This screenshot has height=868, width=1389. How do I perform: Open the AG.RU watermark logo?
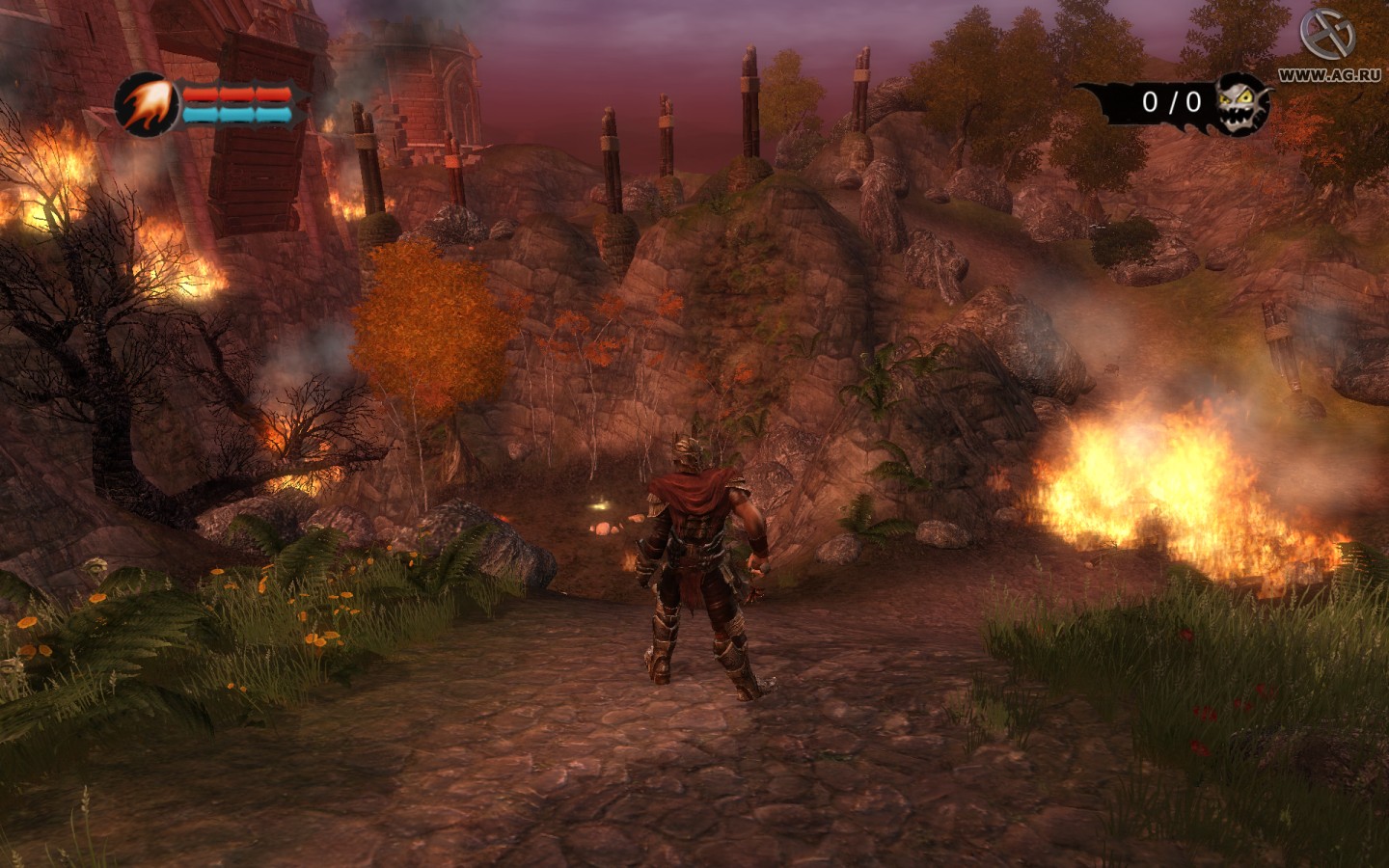[1327, 37]
